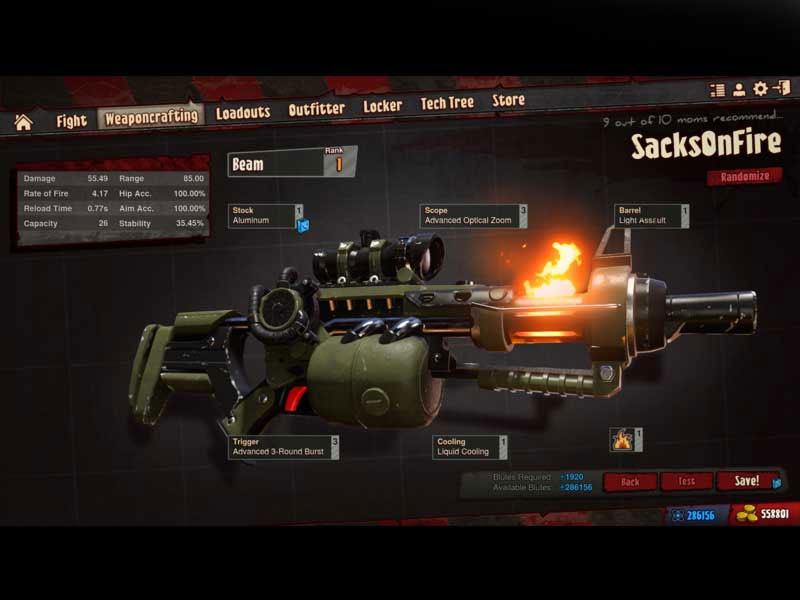The height and width of the screenshot is (600, 800).
Task: Open settings via the gear icon
Action: 760,89
